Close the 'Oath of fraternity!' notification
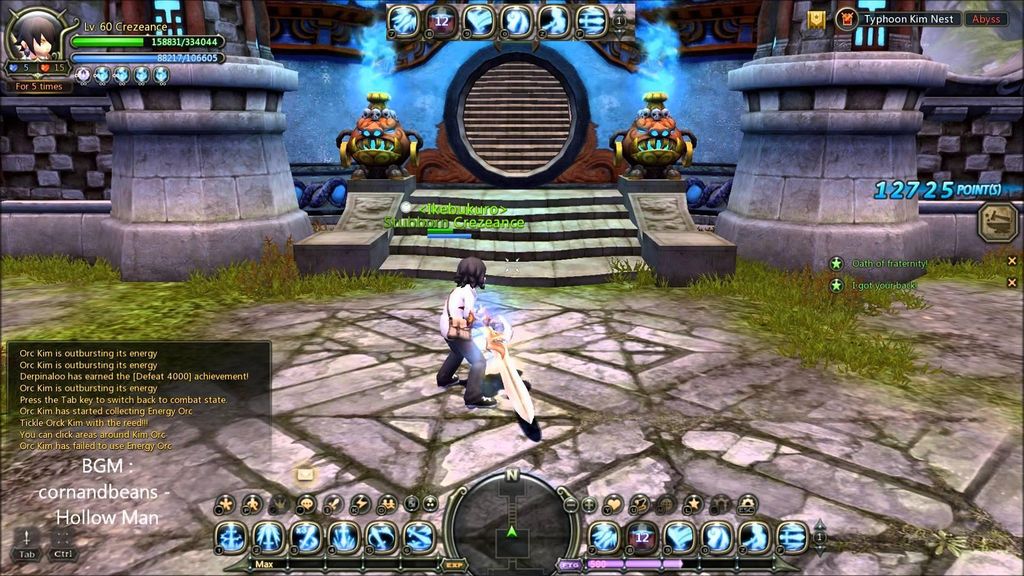 [1012, 262]
